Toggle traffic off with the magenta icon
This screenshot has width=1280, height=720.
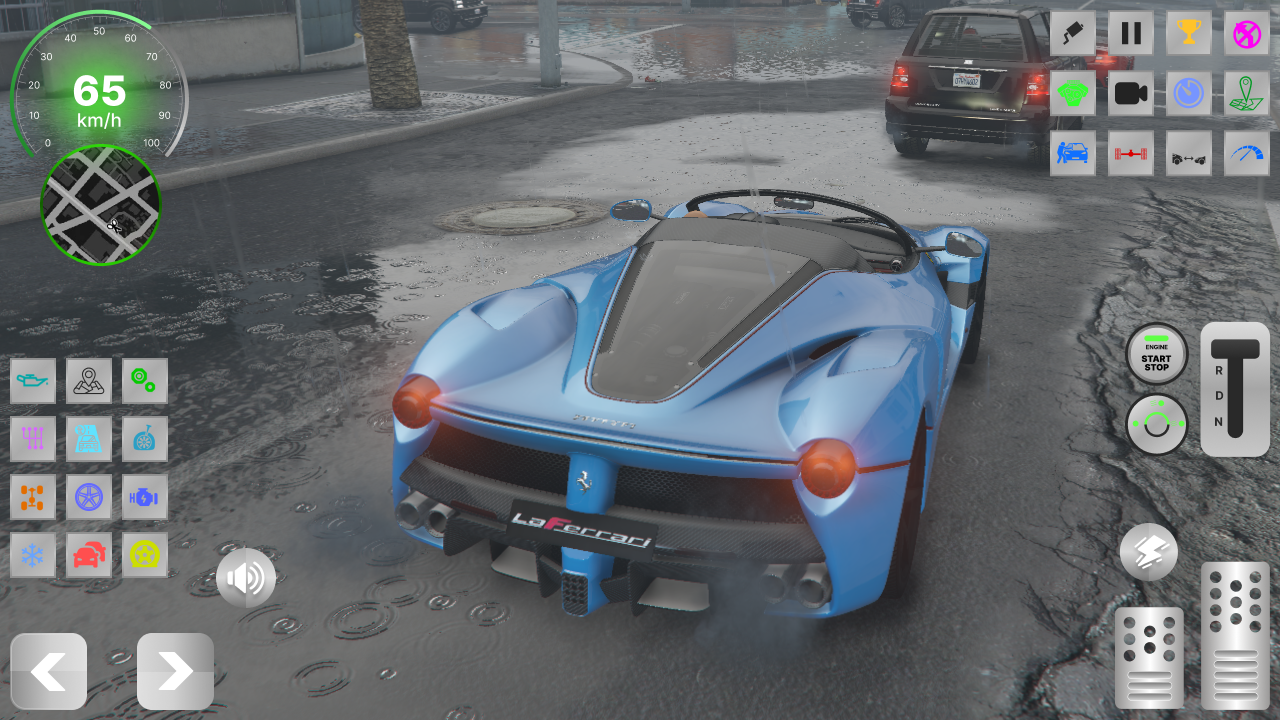[x=1246, y=32]
